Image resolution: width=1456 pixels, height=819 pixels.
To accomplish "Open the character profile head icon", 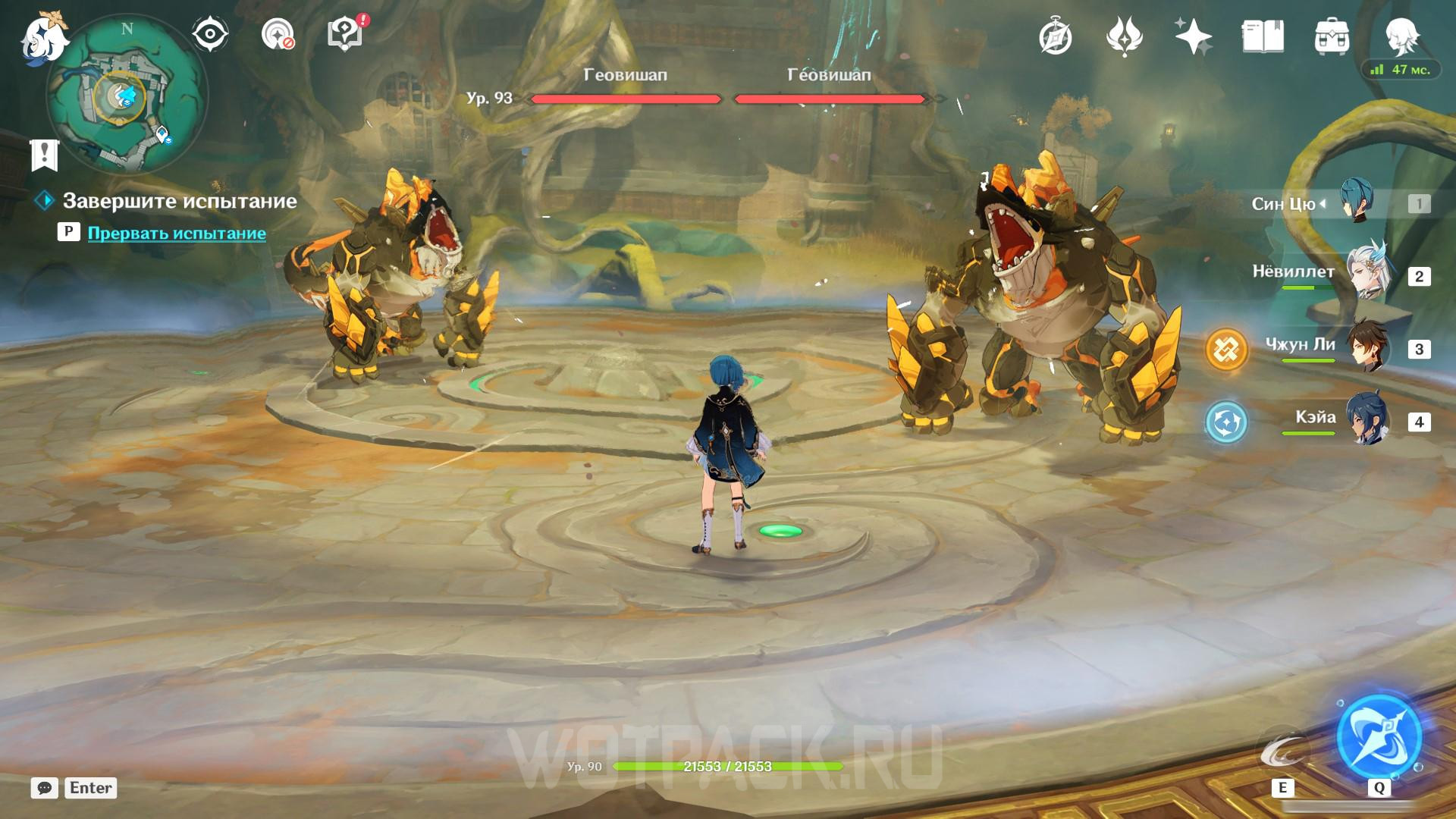I will tap(1401, 36).
